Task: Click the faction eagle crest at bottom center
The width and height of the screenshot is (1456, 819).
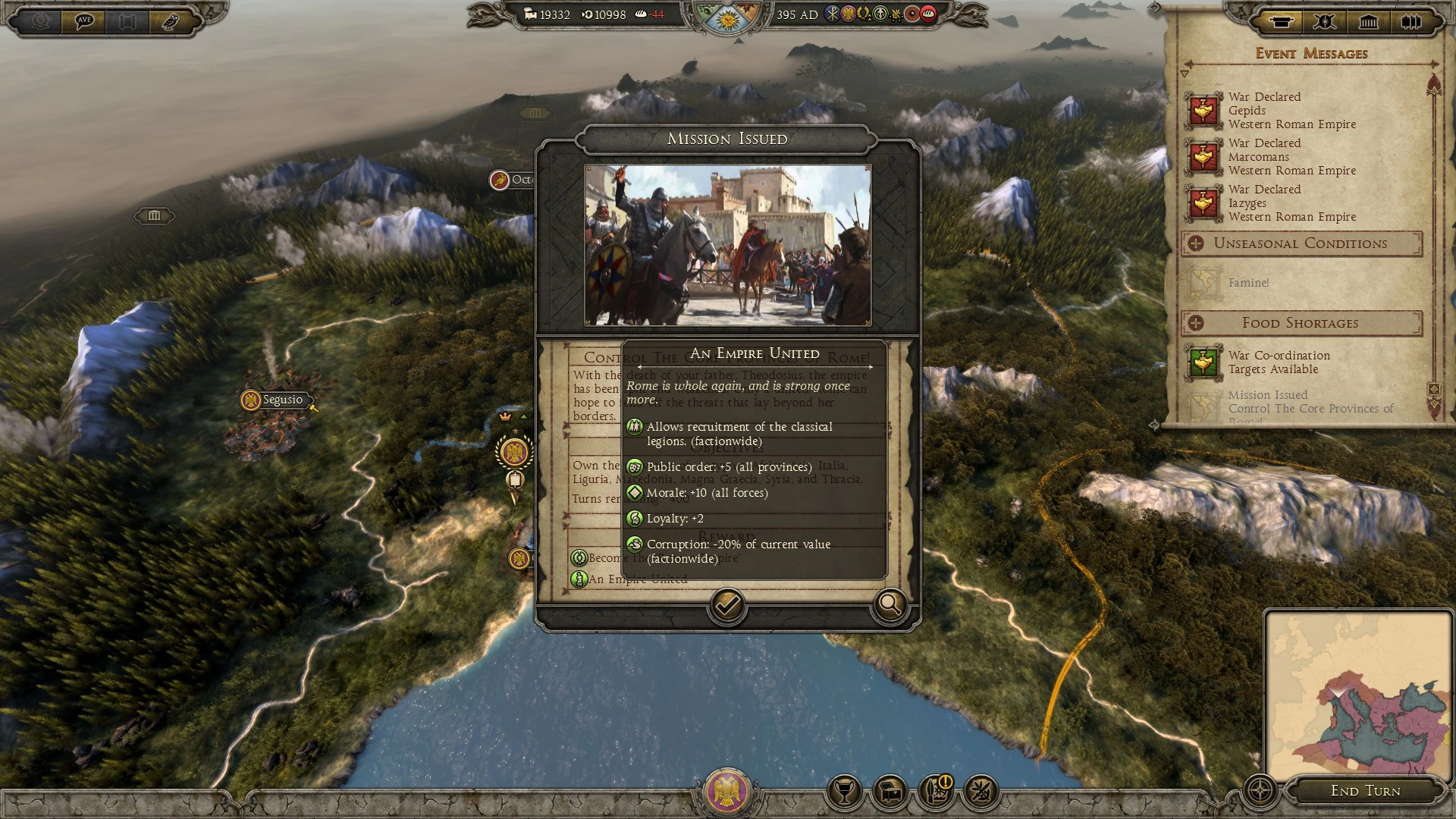Action: pyautogui.click(x=728, y=792)
